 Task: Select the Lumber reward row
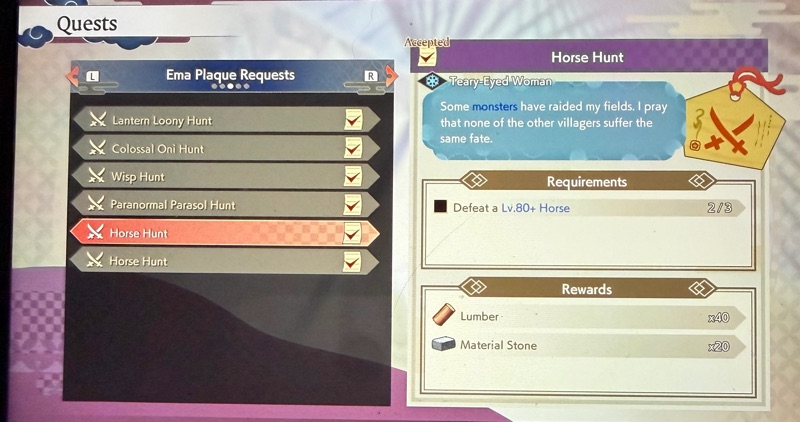pyautogui.click(x=584, y=316)
